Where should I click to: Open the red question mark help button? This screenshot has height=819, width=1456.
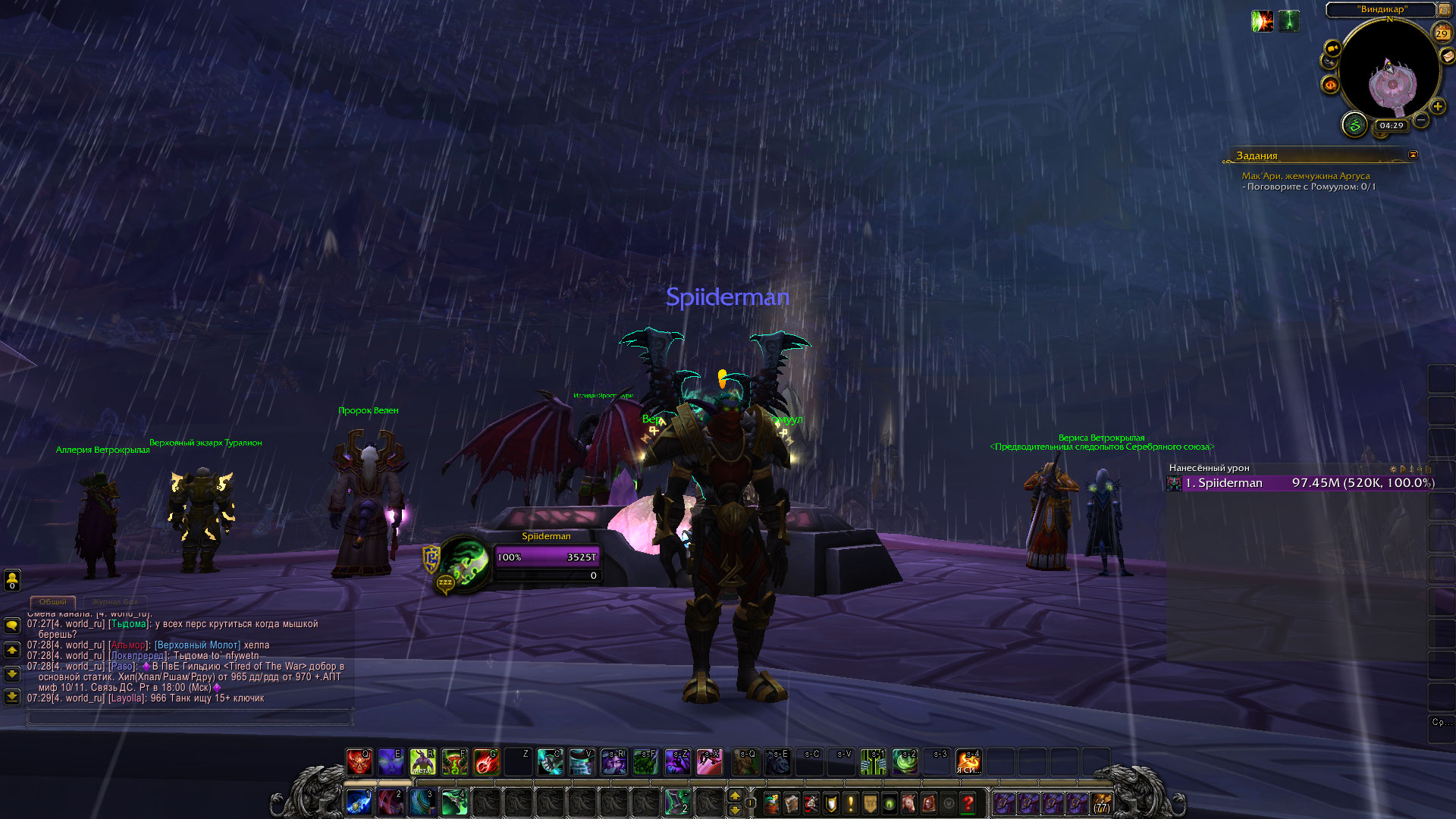(968, 803)
